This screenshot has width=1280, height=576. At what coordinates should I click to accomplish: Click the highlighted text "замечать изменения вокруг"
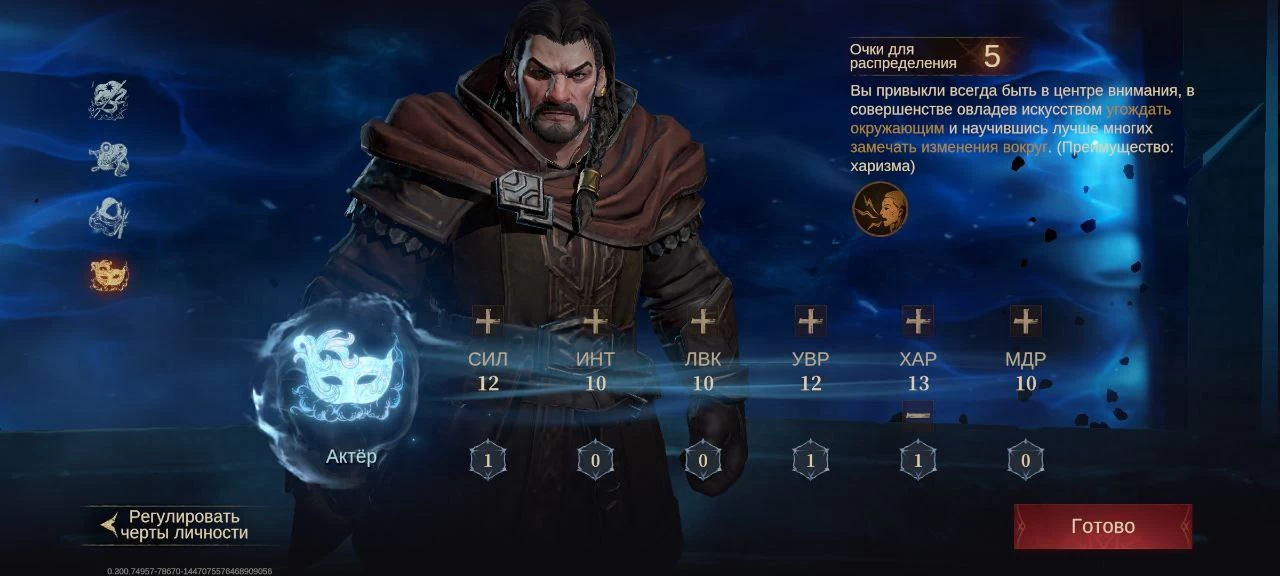(949, 148)
